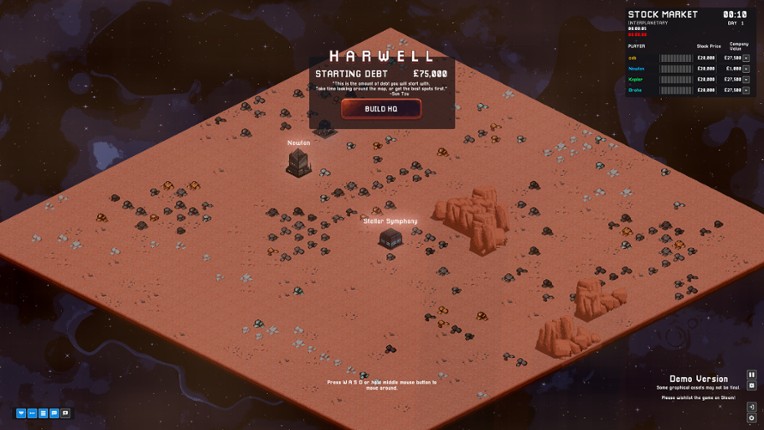This screenshot has height=430, width=764.
Task: Pause the game with the pause icon
Action: pos(752,375)
